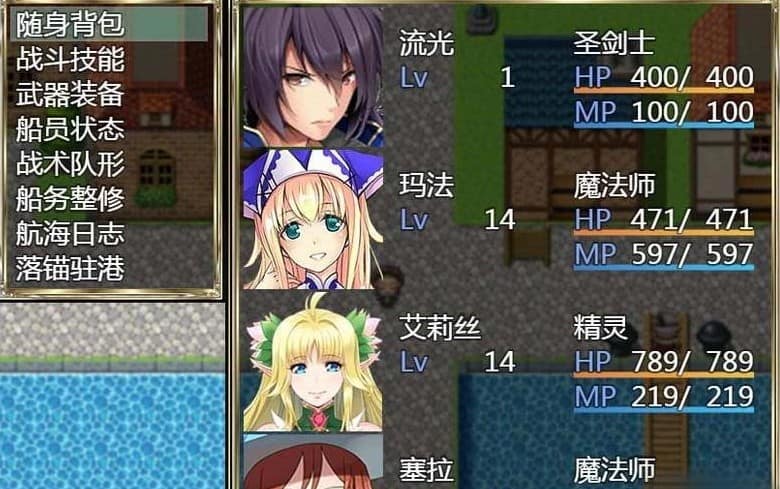780x489 pixels.
Task: Open 战术队形 formation menu
Action: point(70,163)
